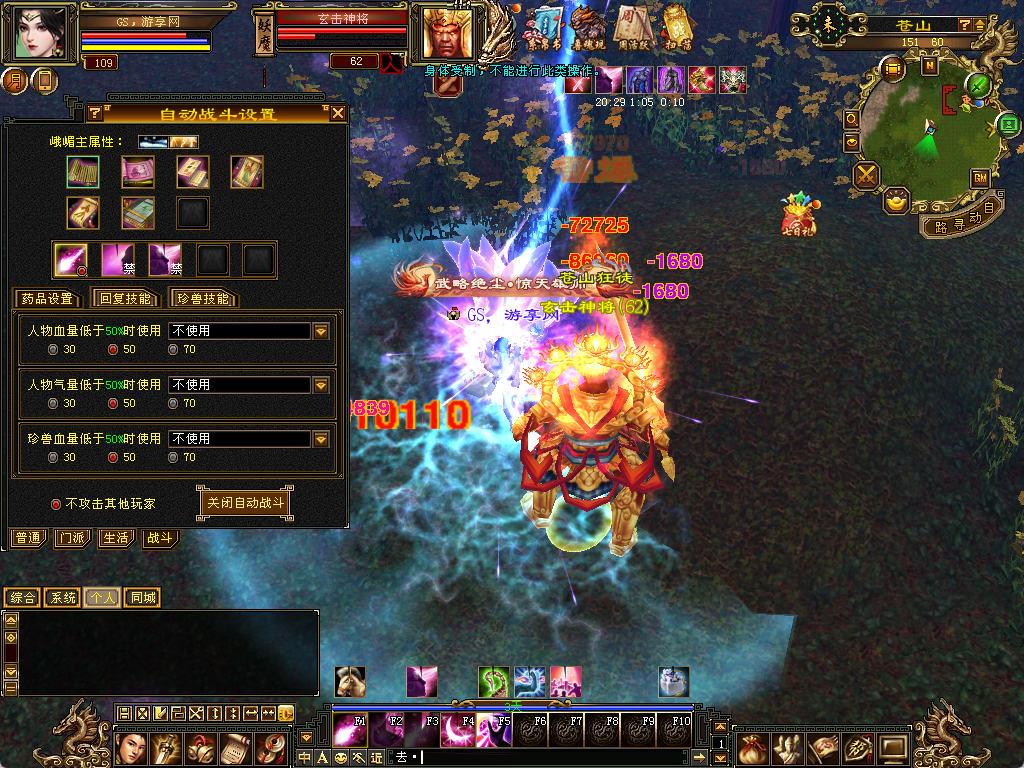Viewport: 1024px width, 768px height.
Task: Choose 30 for 珍兽血量 threshold
Action: (x=54, y=458)
